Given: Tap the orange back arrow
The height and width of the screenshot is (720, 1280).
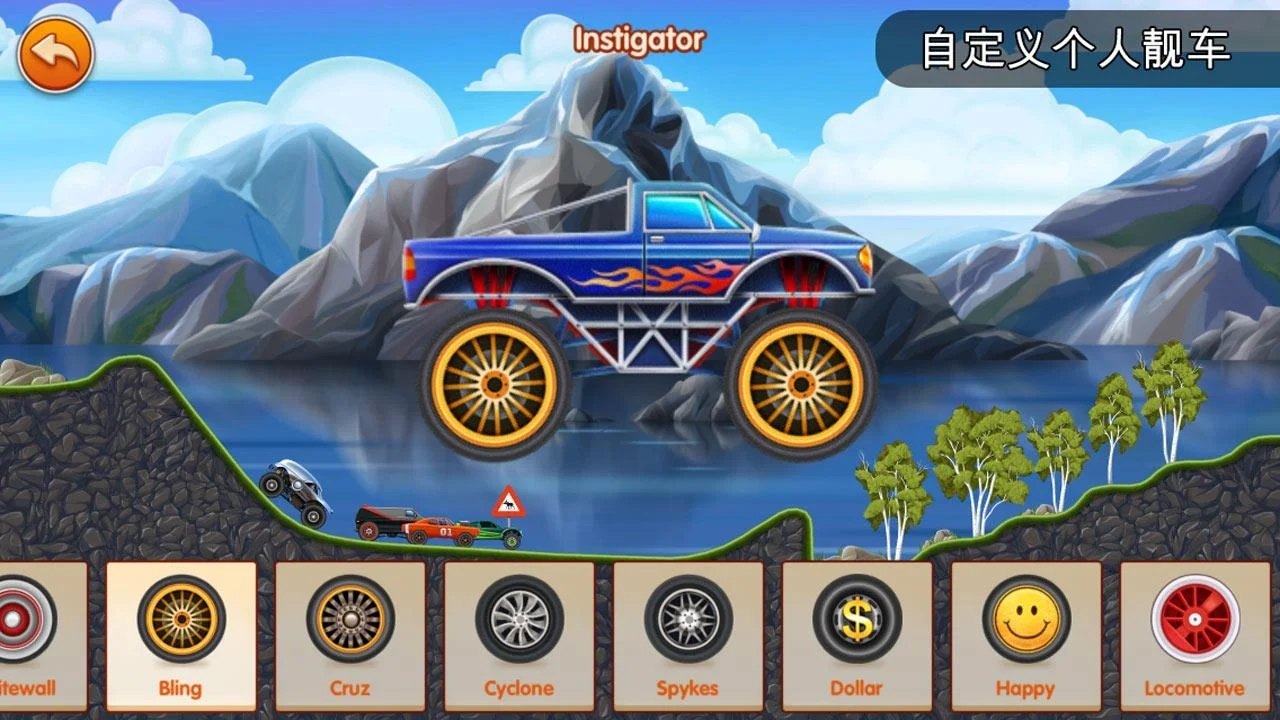Looking at the screenshot, I should coord(55,55).
